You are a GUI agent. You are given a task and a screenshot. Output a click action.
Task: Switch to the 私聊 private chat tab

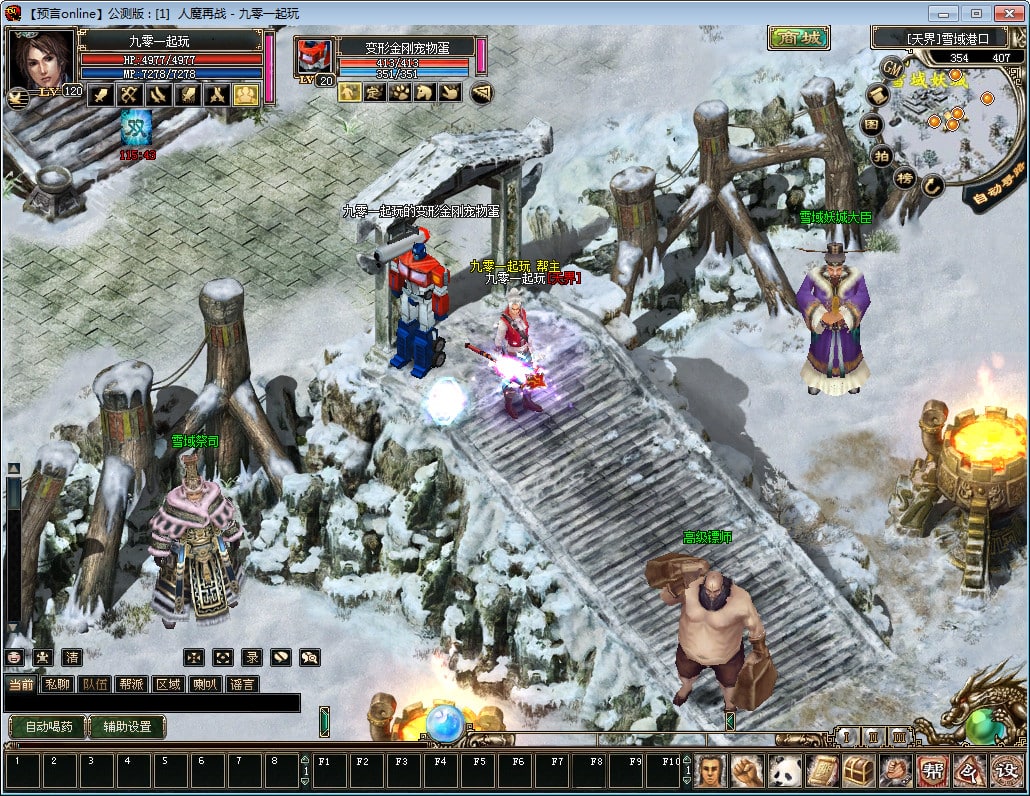pos(58,684)
